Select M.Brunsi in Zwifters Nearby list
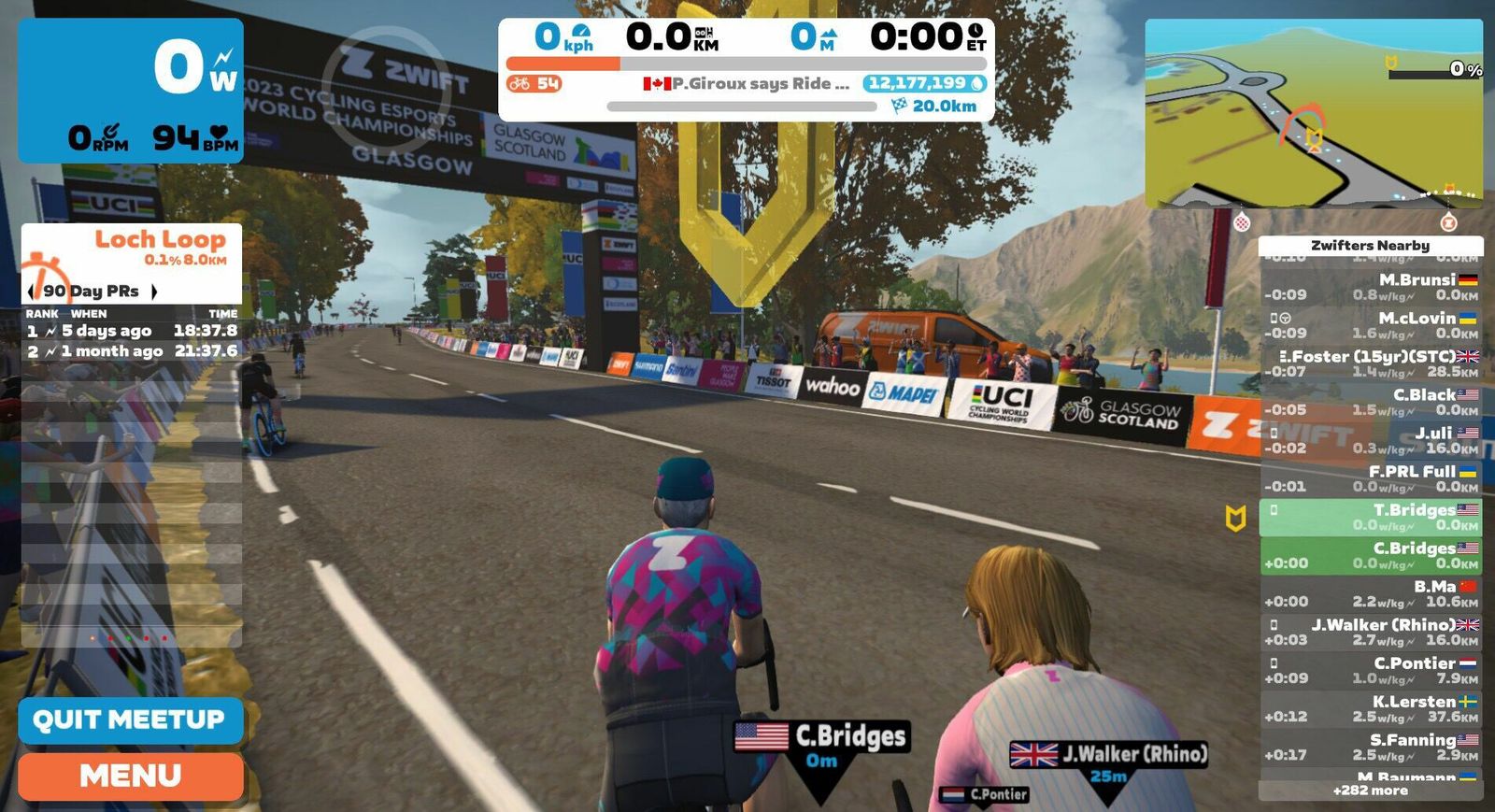 1371,287
